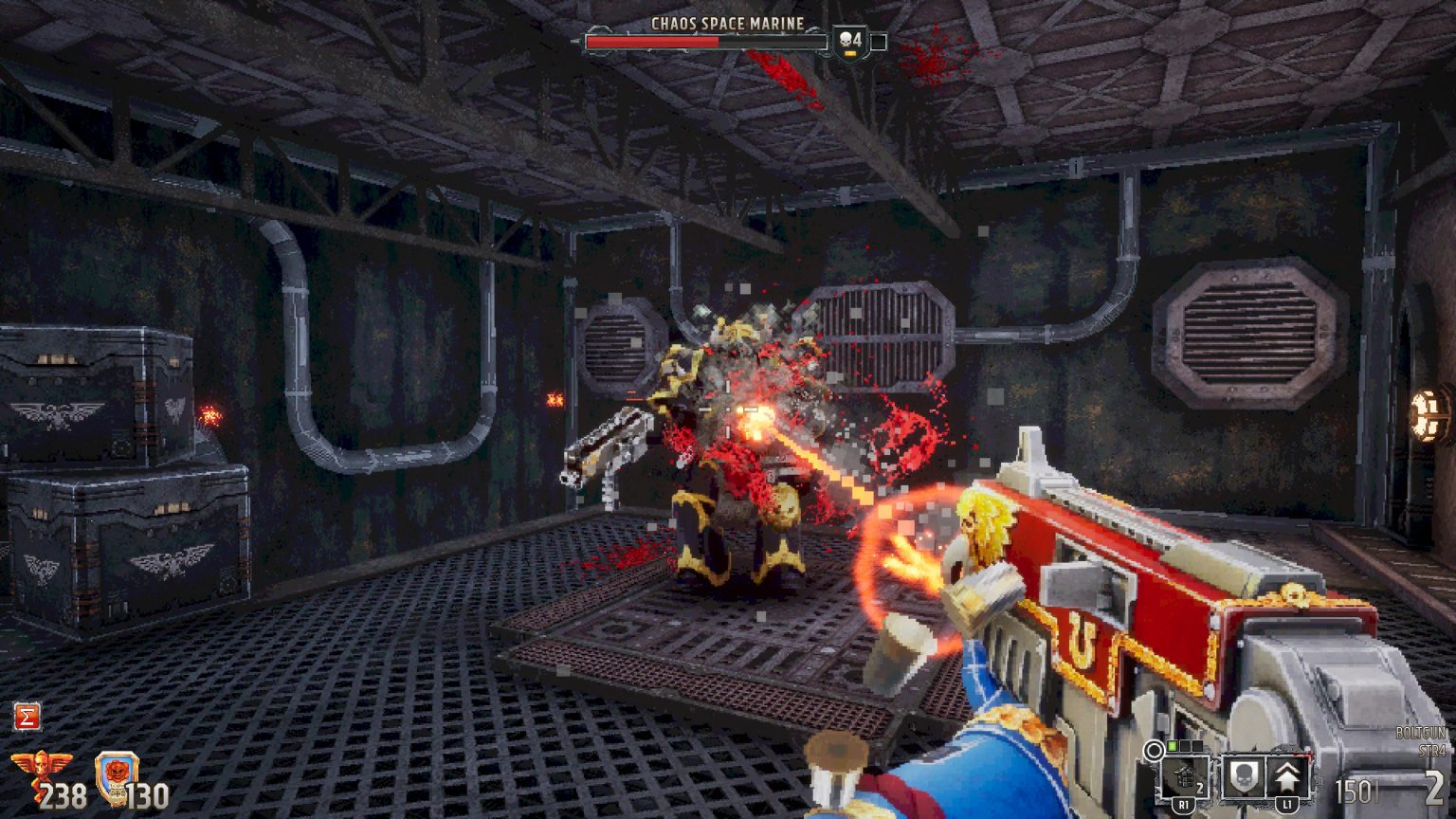Toggle the yellow marker under the skull counter
The height and width of the screenshot is (819, 1456).
pyautogui.click(x=850, y=53)
